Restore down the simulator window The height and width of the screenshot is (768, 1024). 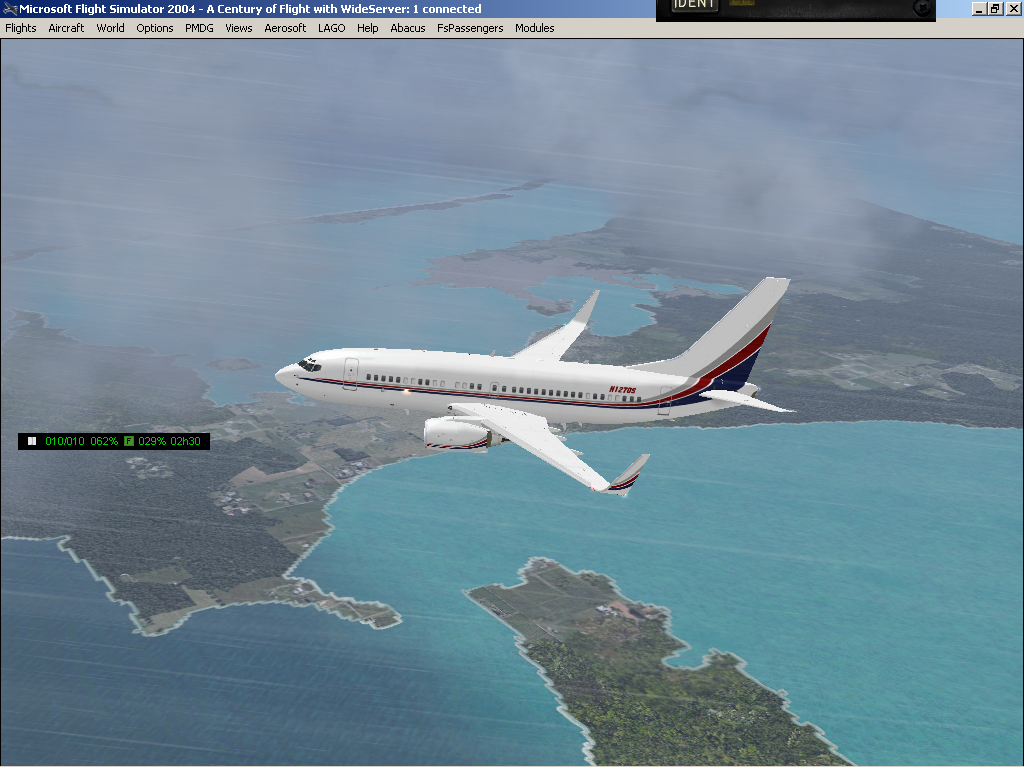(x=995, y=9)
